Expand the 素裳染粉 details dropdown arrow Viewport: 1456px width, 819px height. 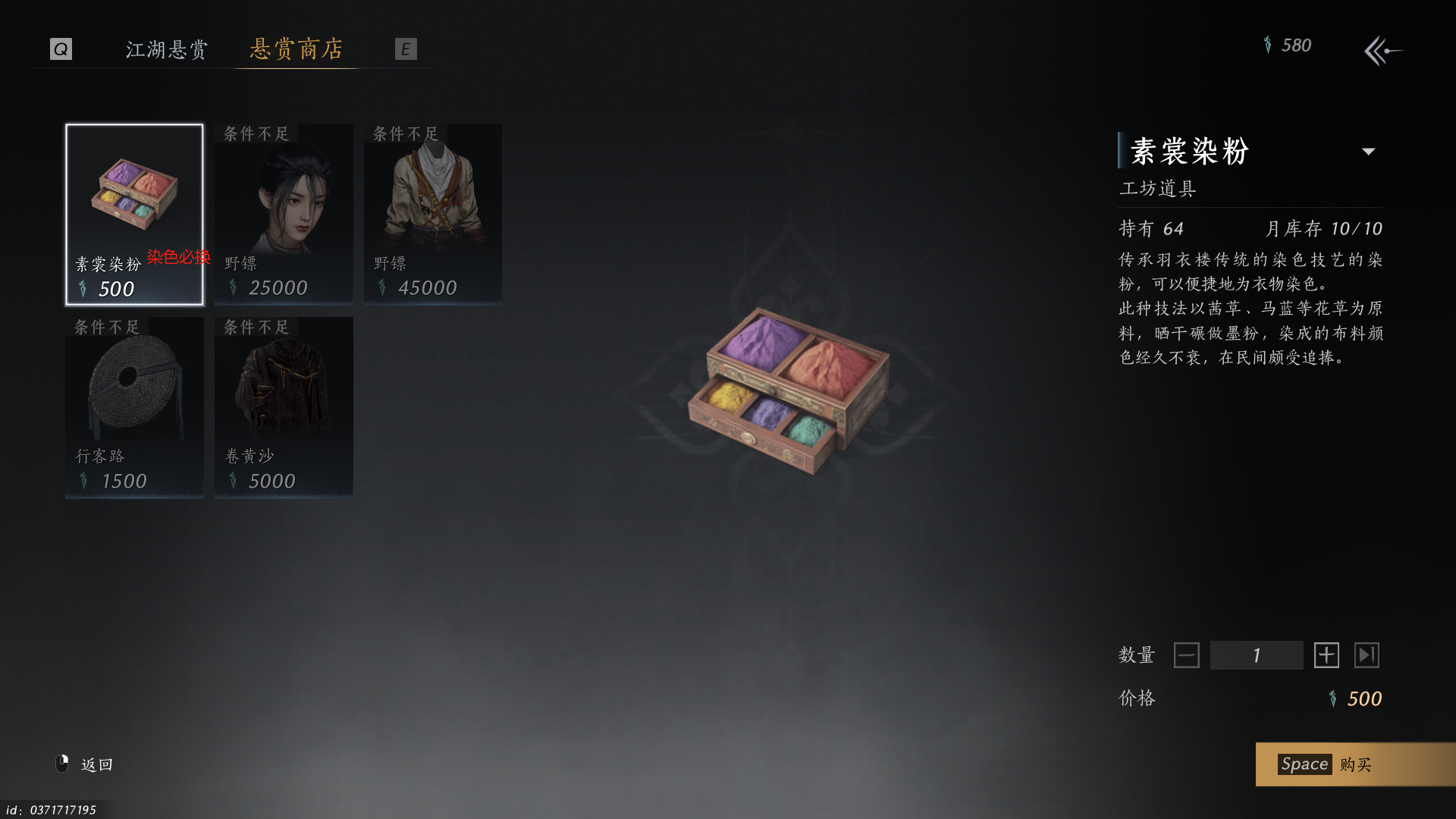click(1369, 152)
